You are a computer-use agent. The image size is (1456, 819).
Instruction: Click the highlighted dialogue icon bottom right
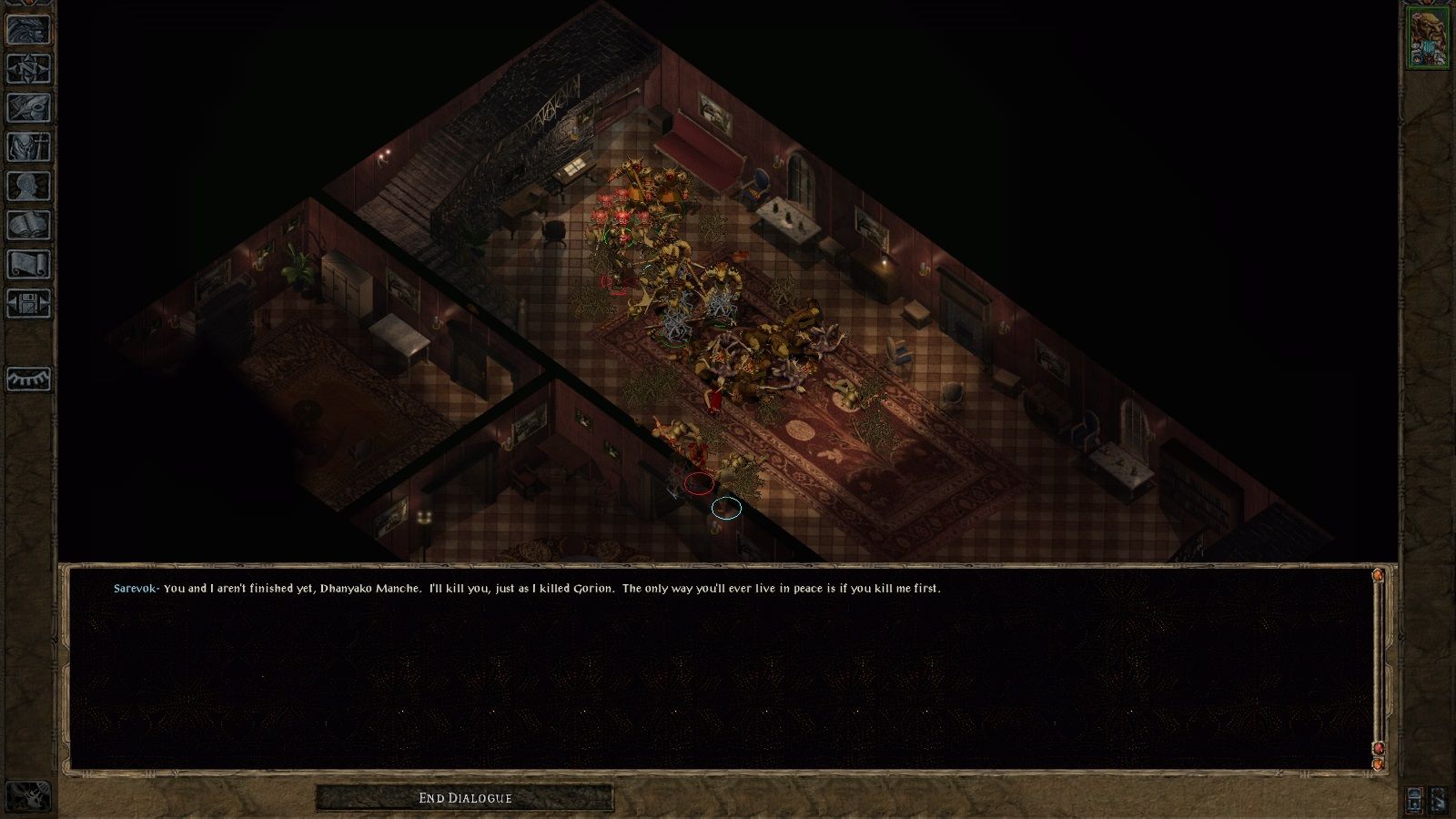tap(1414, 801)
